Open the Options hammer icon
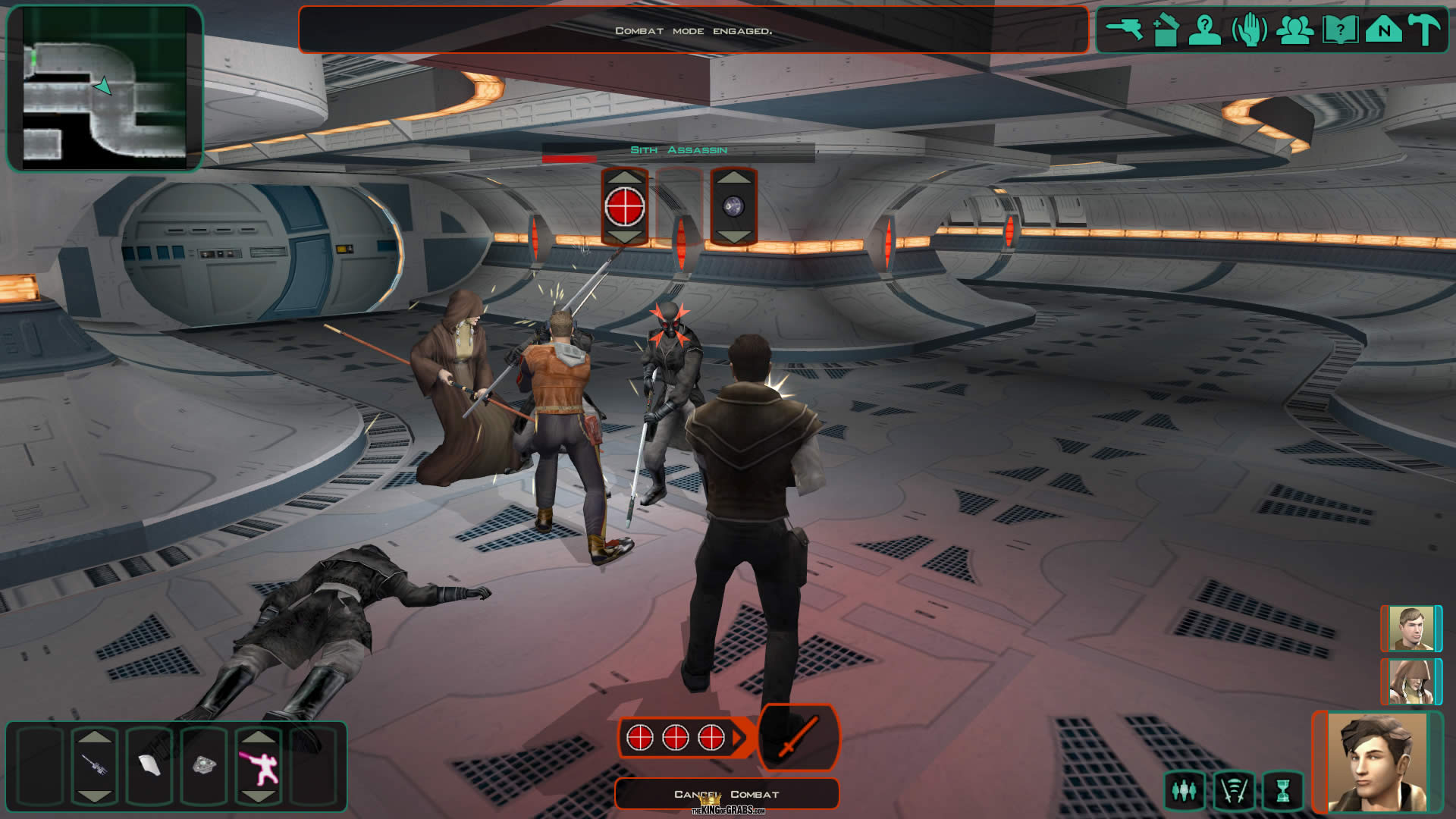Screen dimensions: 1456x819 [1425, 30]
